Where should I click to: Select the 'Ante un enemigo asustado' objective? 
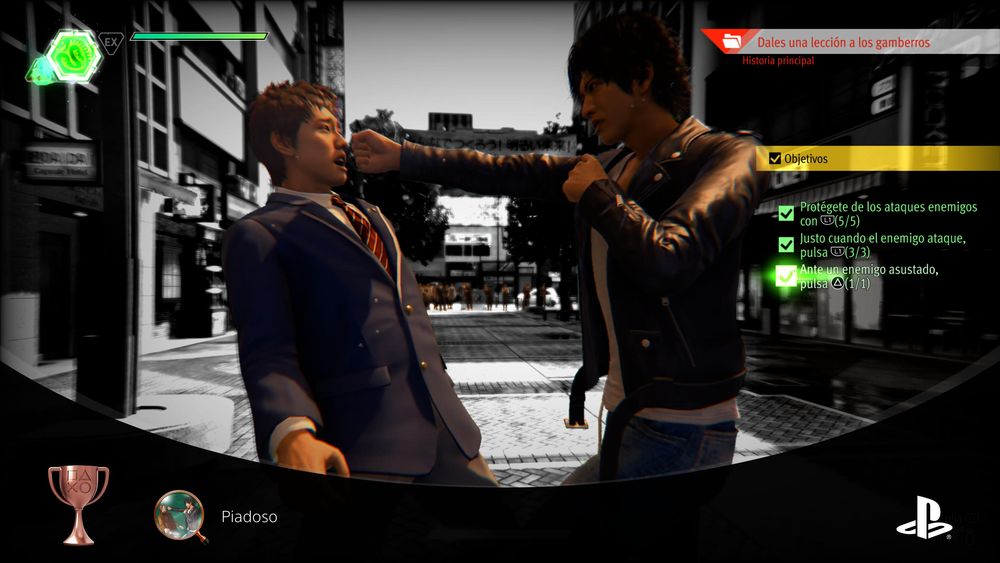pos(860,277)
